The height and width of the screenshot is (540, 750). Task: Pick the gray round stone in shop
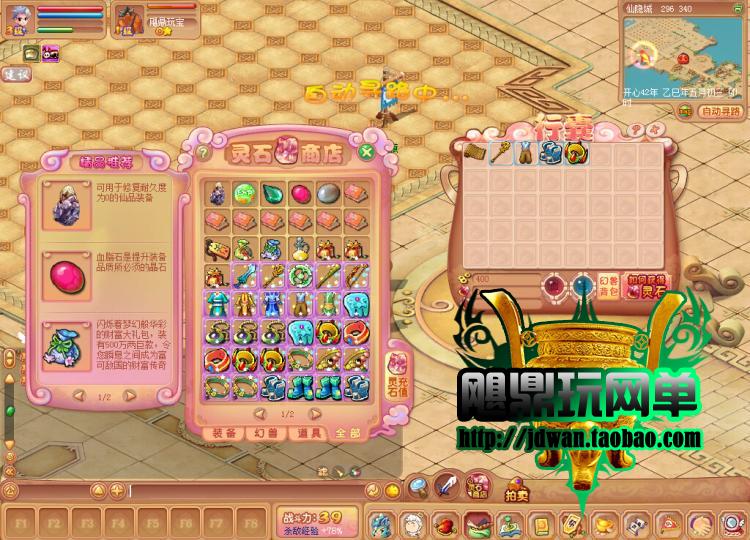click(329, 192)
